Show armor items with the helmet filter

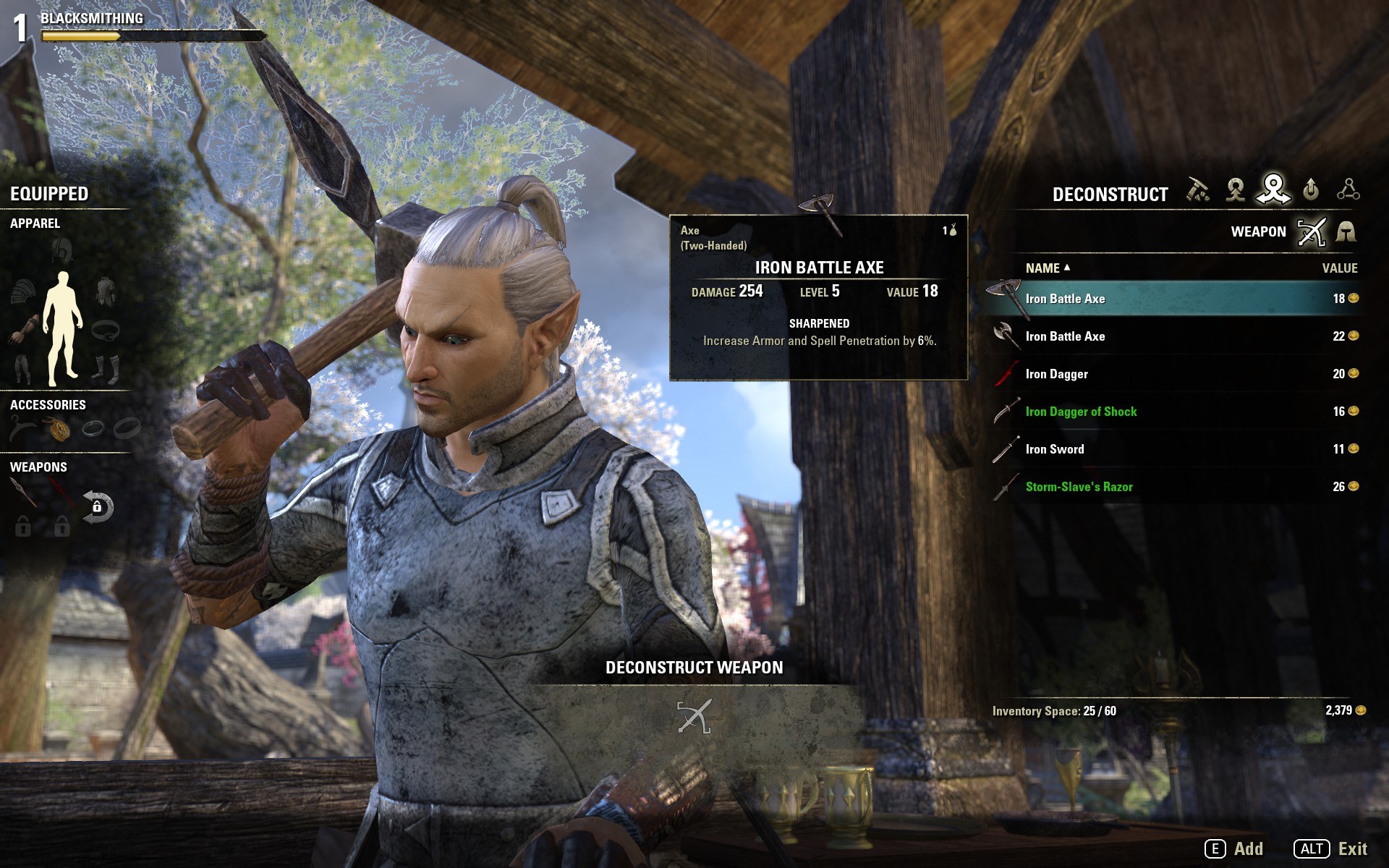[1346, 232]
